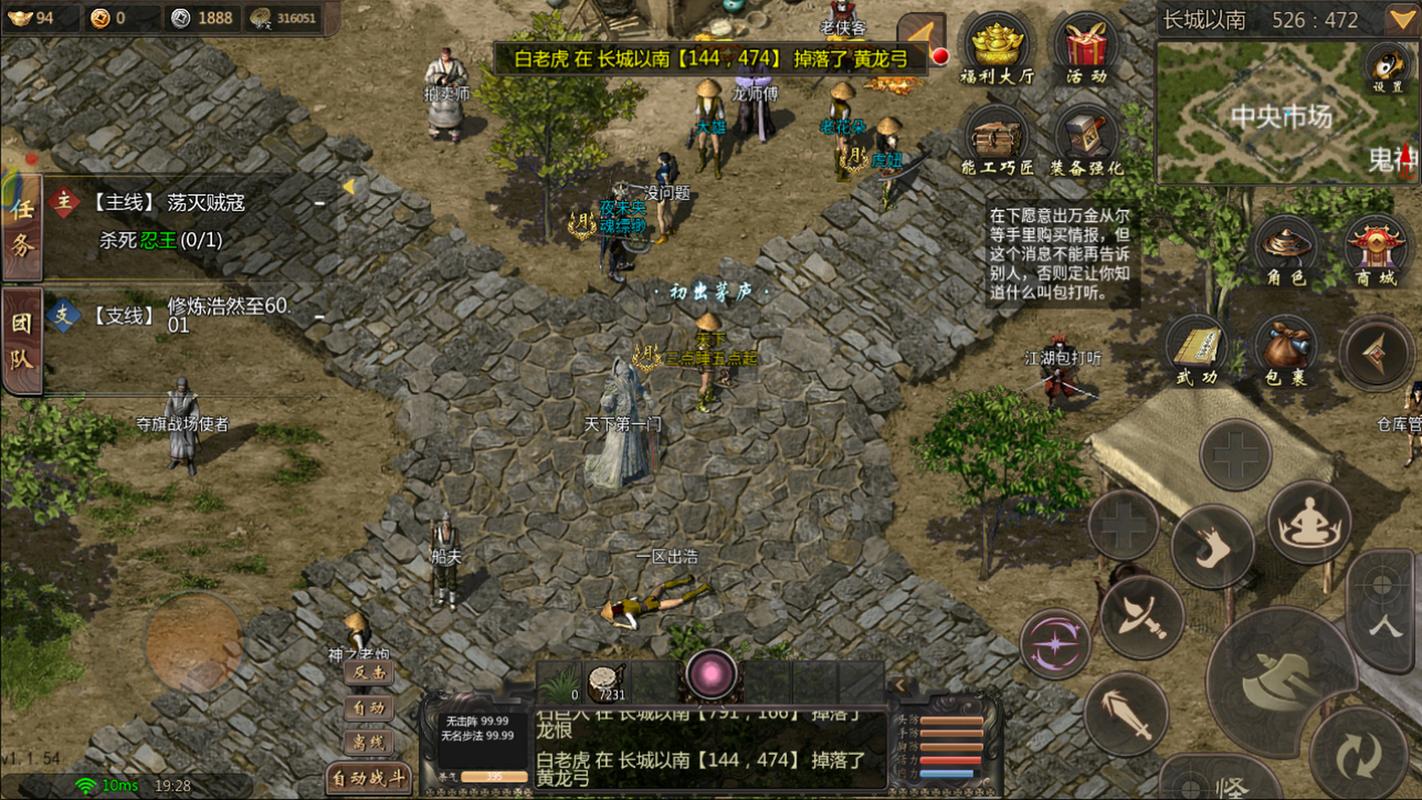Screen dimensions: 1422x800
Task: Toggle the 自动战斗 auto-battle button
Action: (x=369, y=778)
